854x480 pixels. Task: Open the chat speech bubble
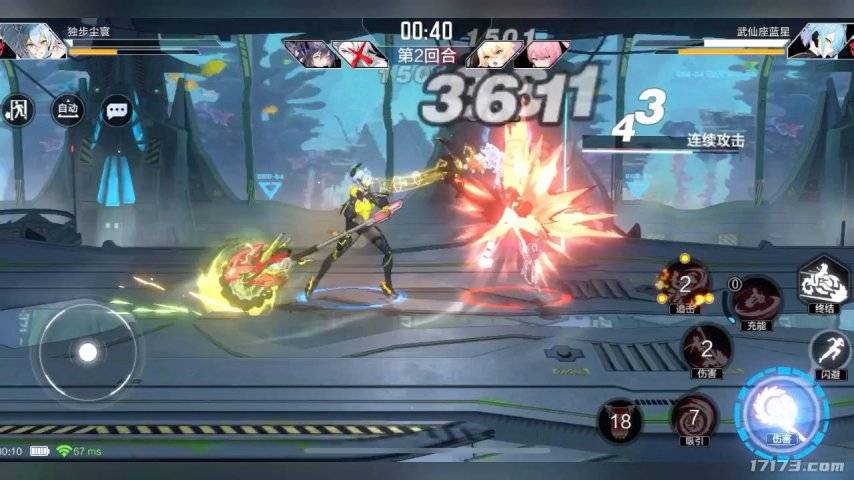(118, 110)
